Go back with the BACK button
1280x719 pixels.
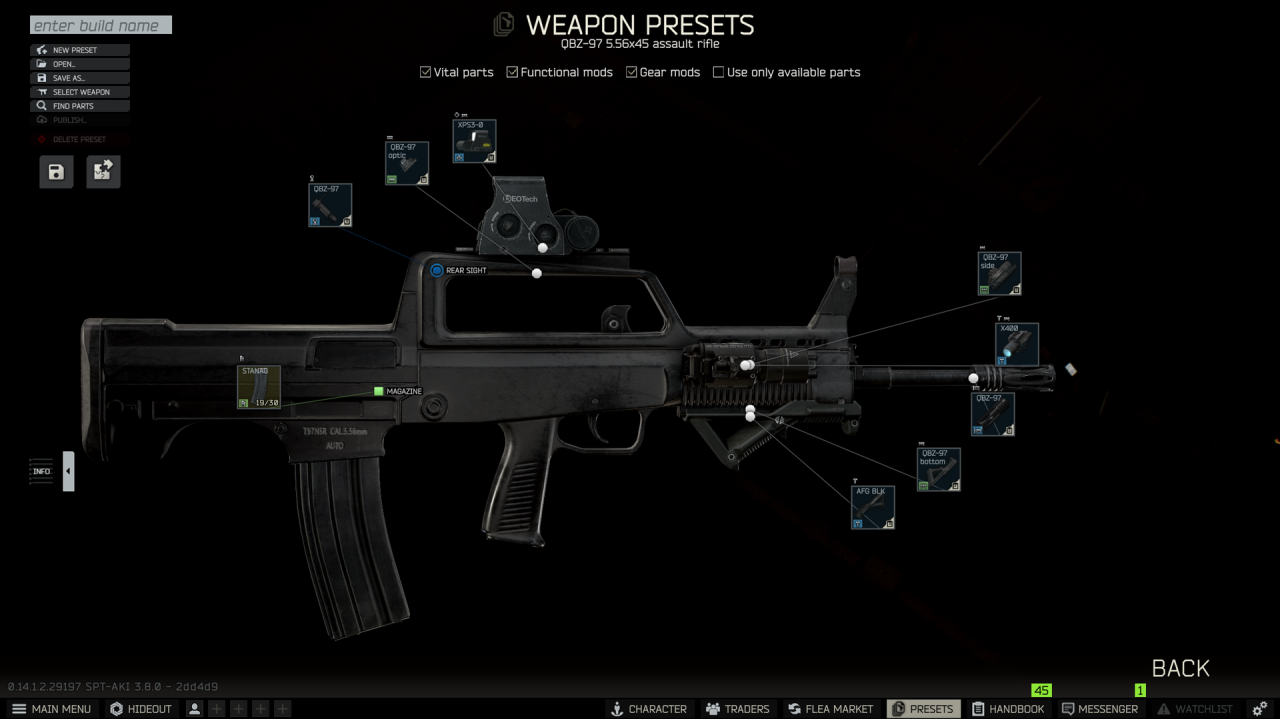pyautogui.click(x=1180, y=668)
